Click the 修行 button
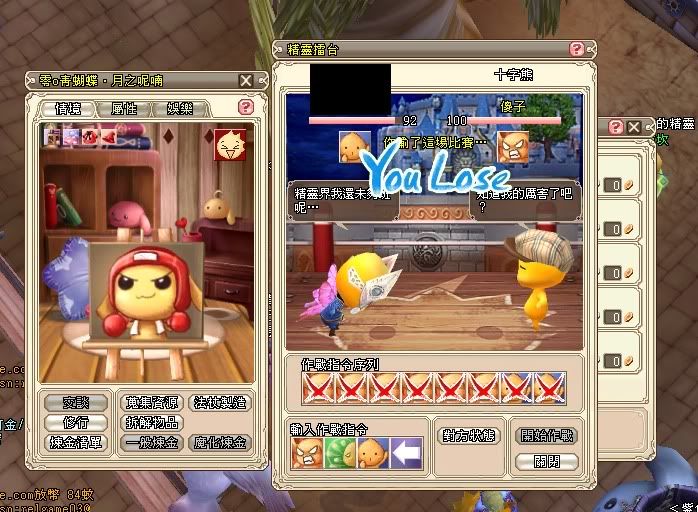The width and height of the screenshot is (698, 512). click(76, 422)
